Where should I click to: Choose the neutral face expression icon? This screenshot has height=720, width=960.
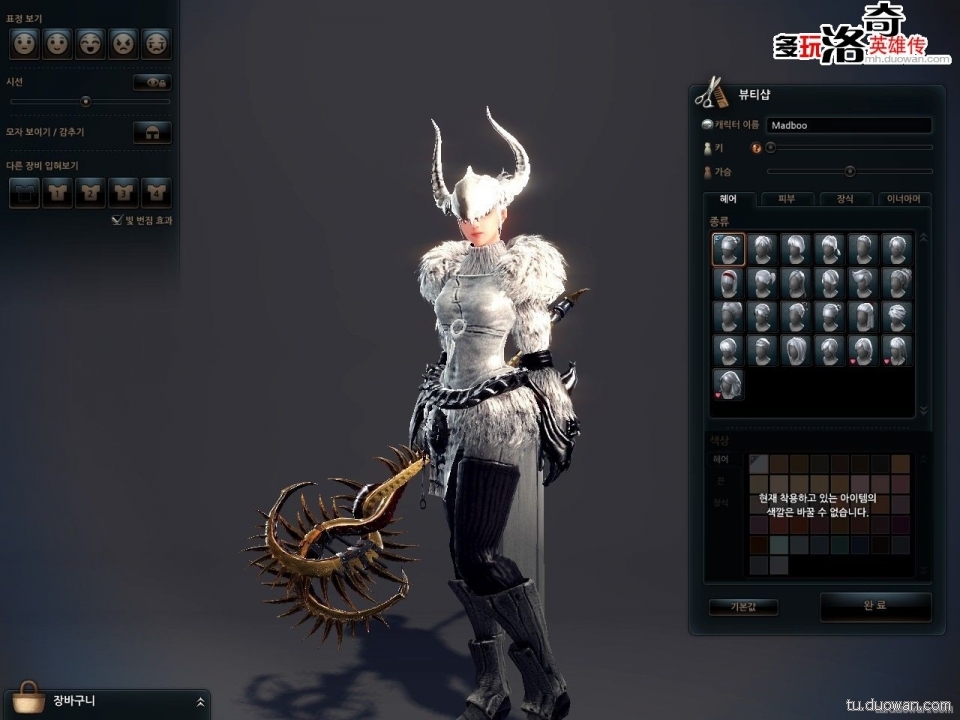[x=24, y=43]
